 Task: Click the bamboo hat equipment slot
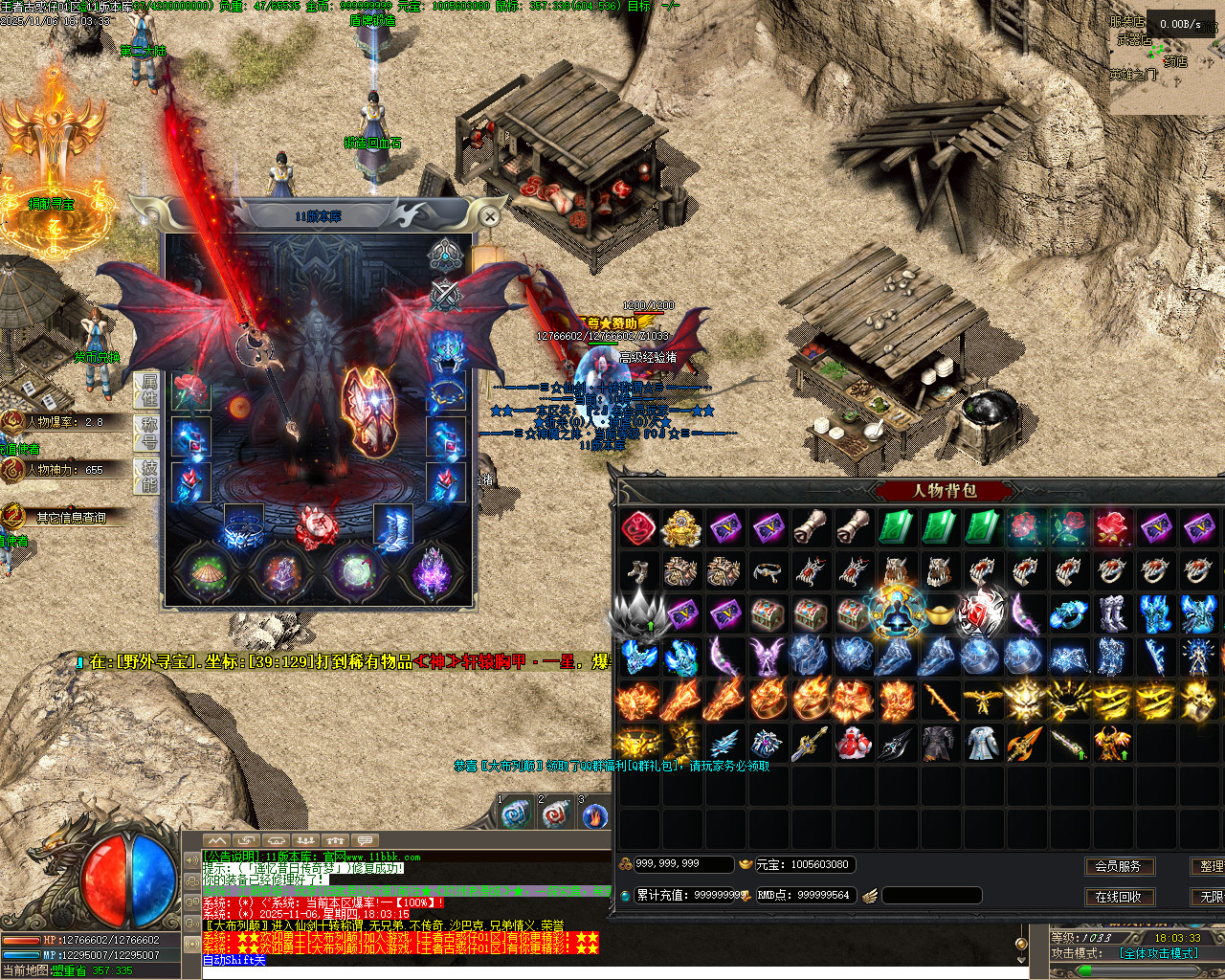(206, 571)
